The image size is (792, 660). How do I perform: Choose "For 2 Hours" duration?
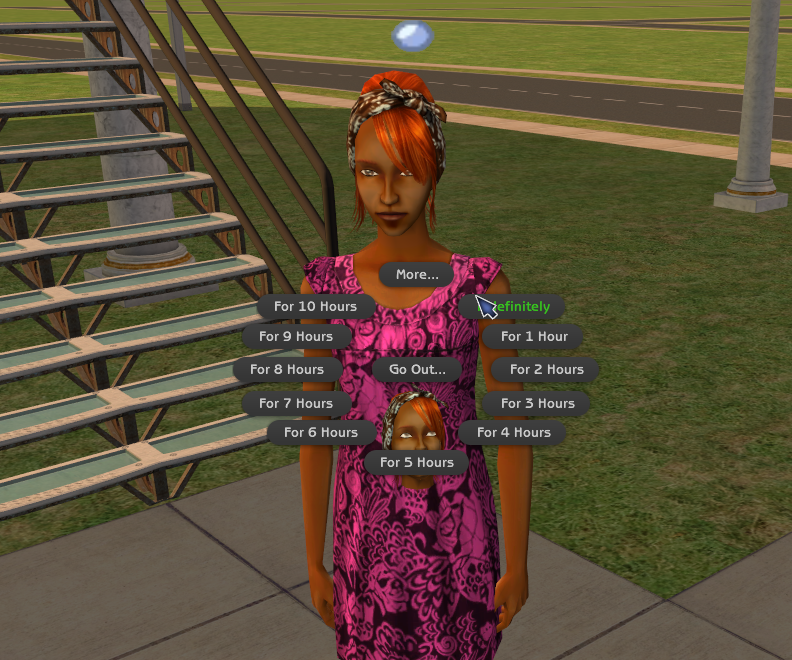pos(546,369)
